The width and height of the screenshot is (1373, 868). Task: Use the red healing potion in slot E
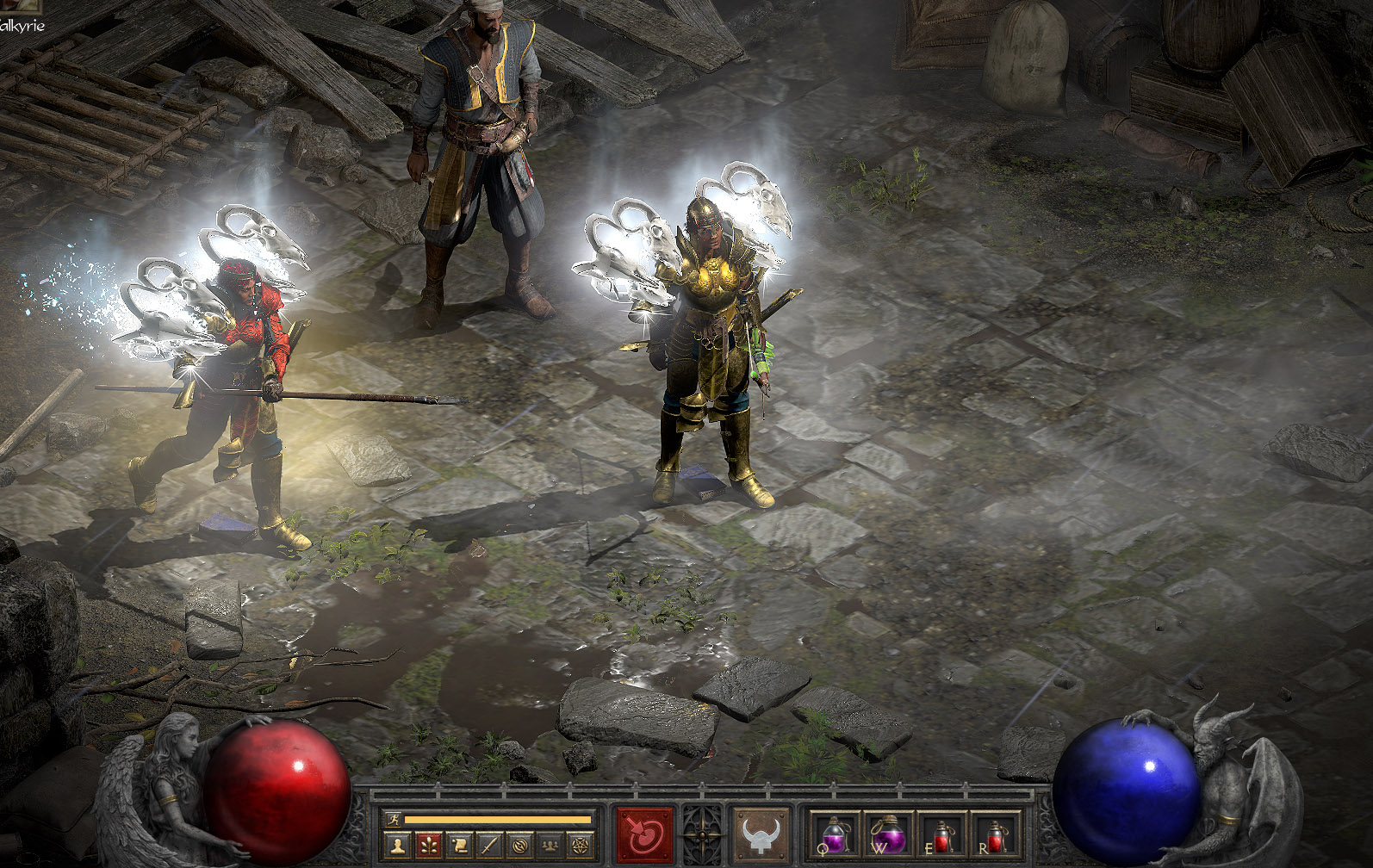[x=941, y=834]
